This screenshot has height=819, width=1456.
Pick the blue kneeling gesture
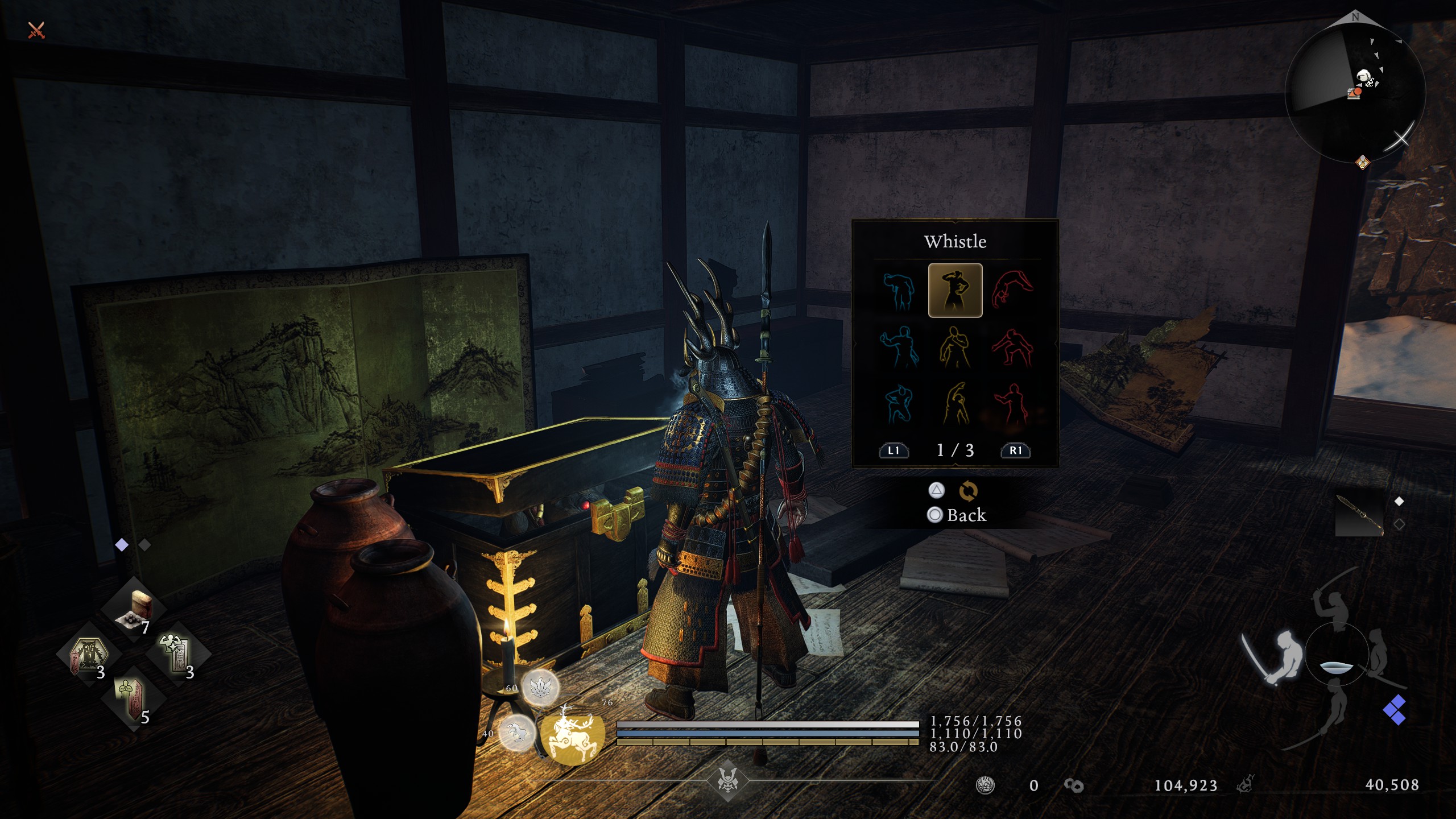point(899,404)
